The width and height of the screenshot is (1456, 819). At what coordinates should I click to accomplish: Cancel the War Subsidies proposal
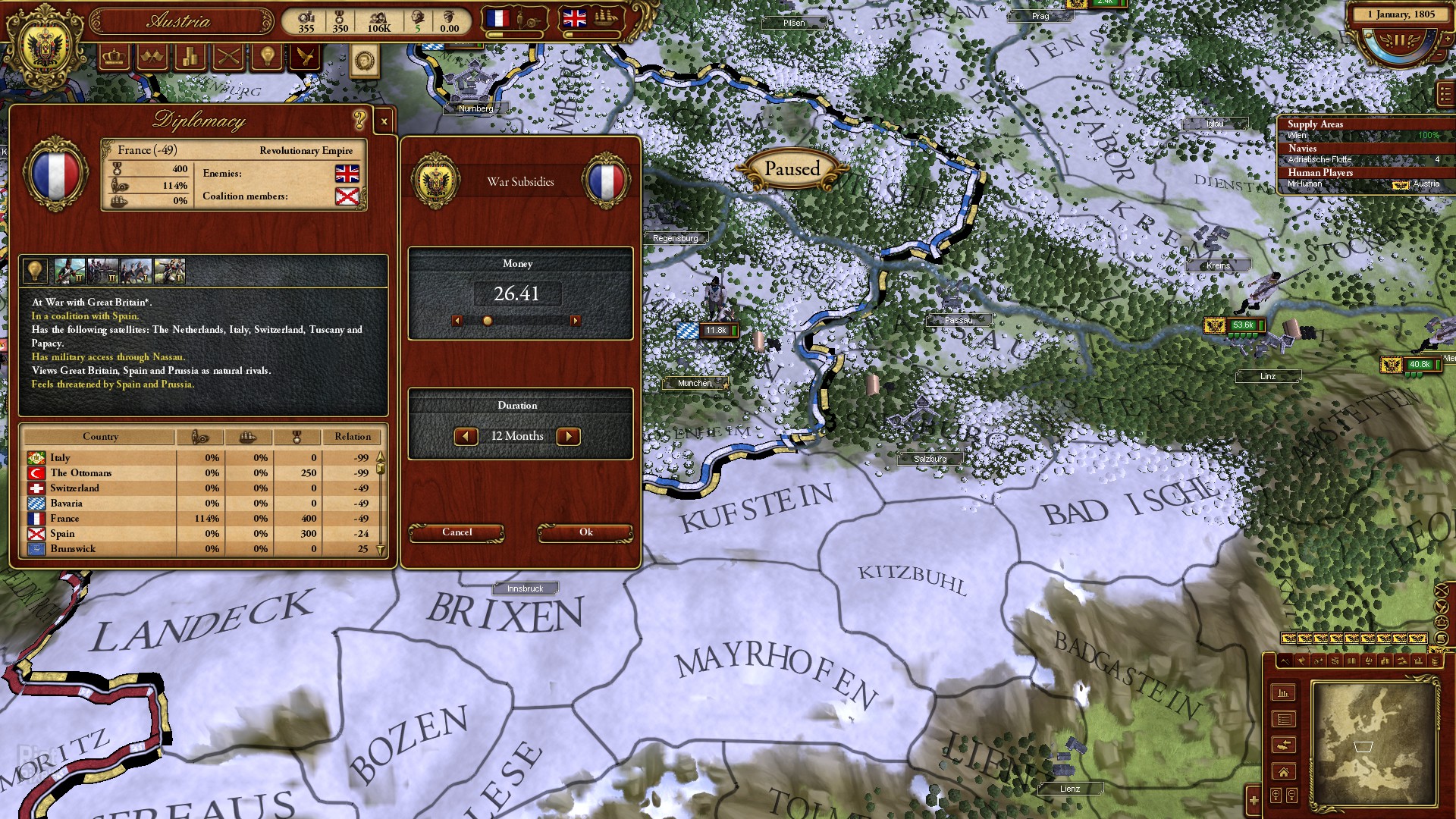457,532
